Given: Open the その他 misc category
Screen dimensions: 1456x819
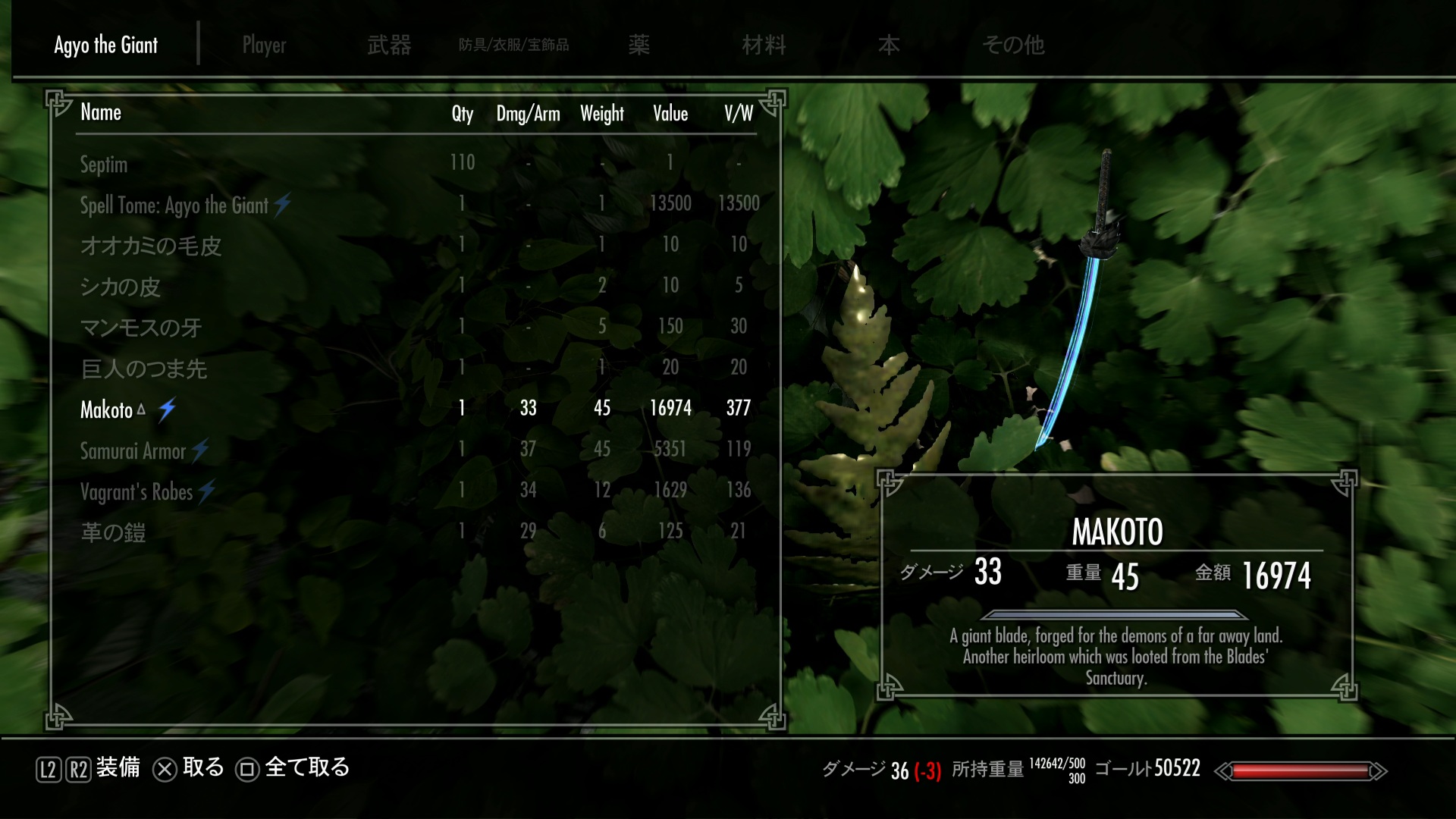Looking at the screenshot, I should tap(1013, 45).
